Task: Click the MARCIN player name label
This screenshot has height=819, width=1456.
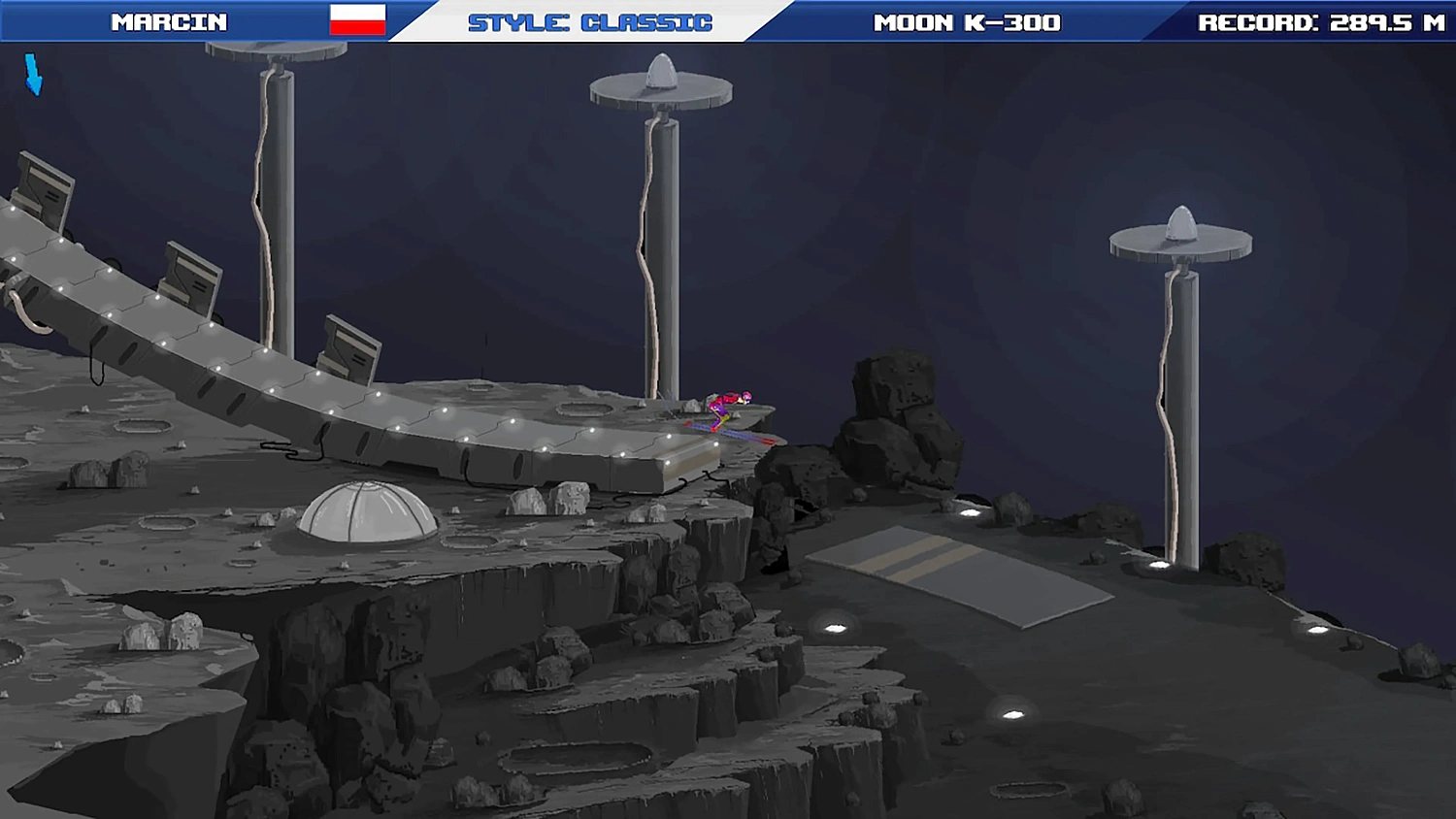Action: tap(170, 19)
